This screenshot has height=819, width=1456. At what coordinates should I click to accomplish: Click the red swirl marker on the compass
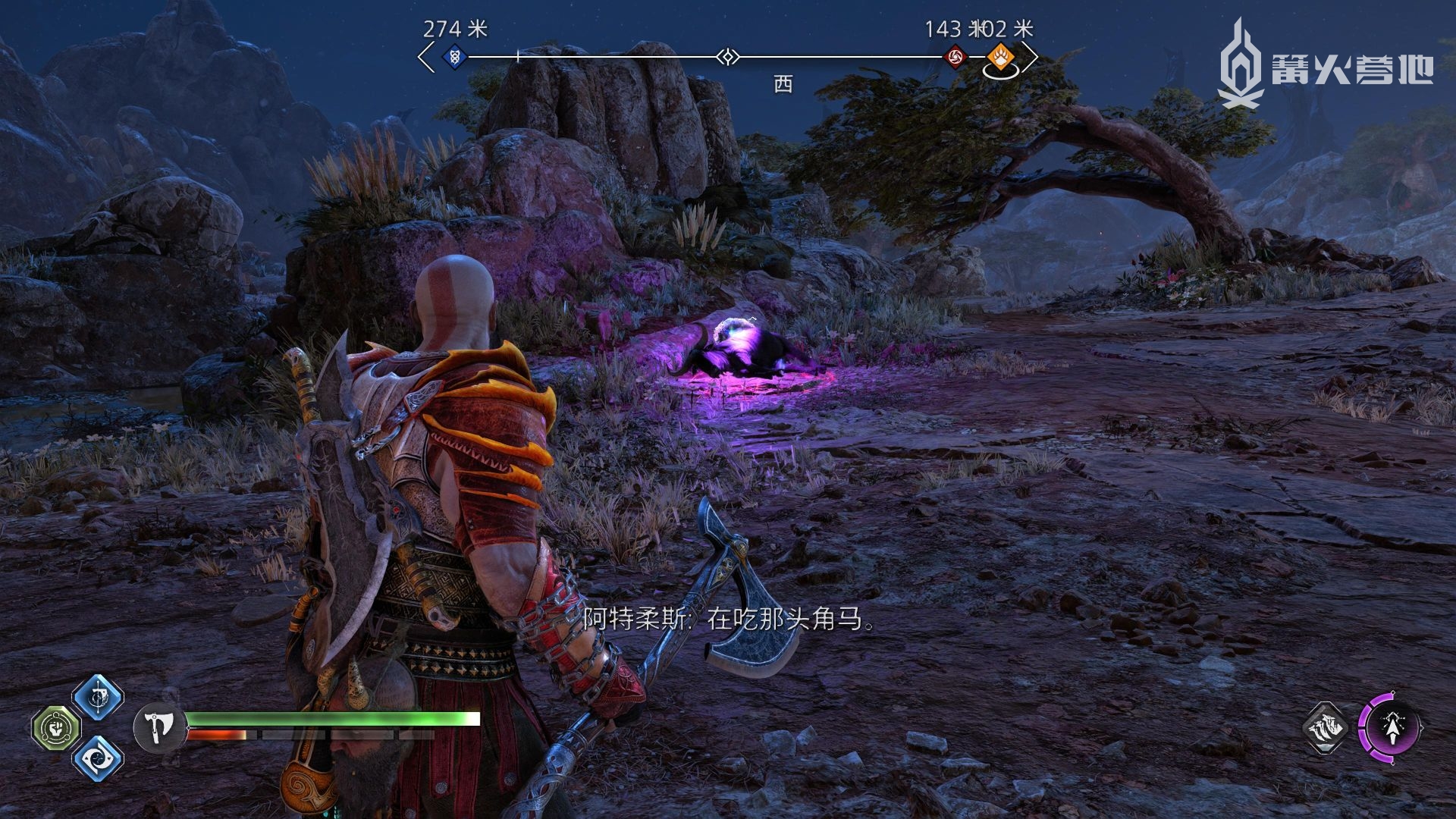click(955, 56)
